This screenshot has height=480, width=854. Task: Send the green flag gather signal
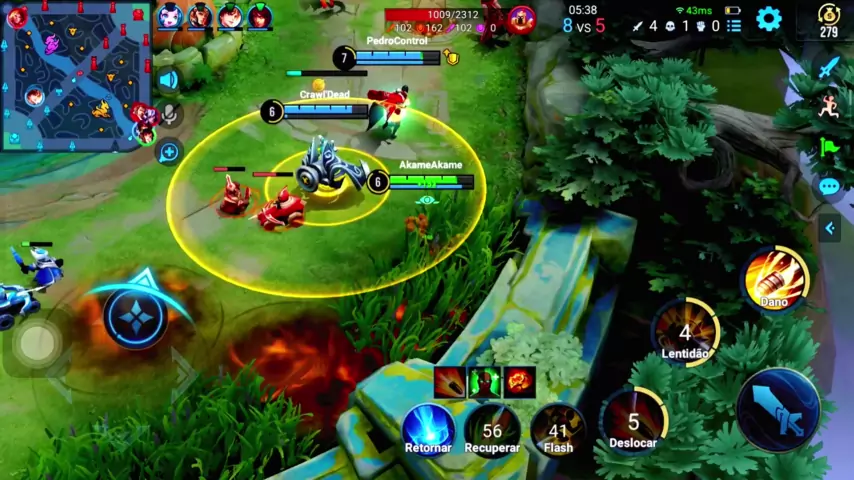coord(829,146)
